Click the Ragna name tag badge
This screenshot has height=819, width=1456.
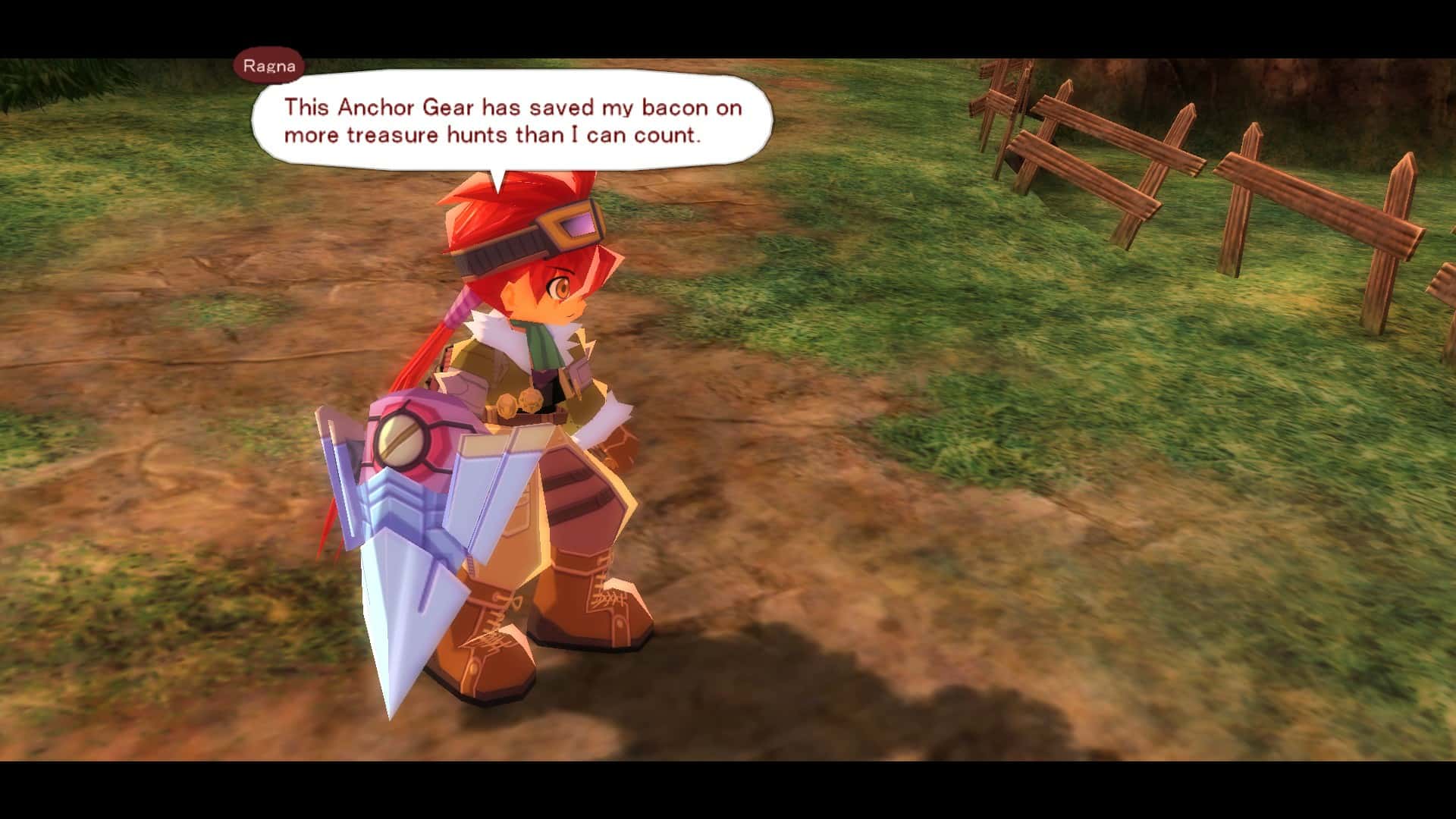269,65
